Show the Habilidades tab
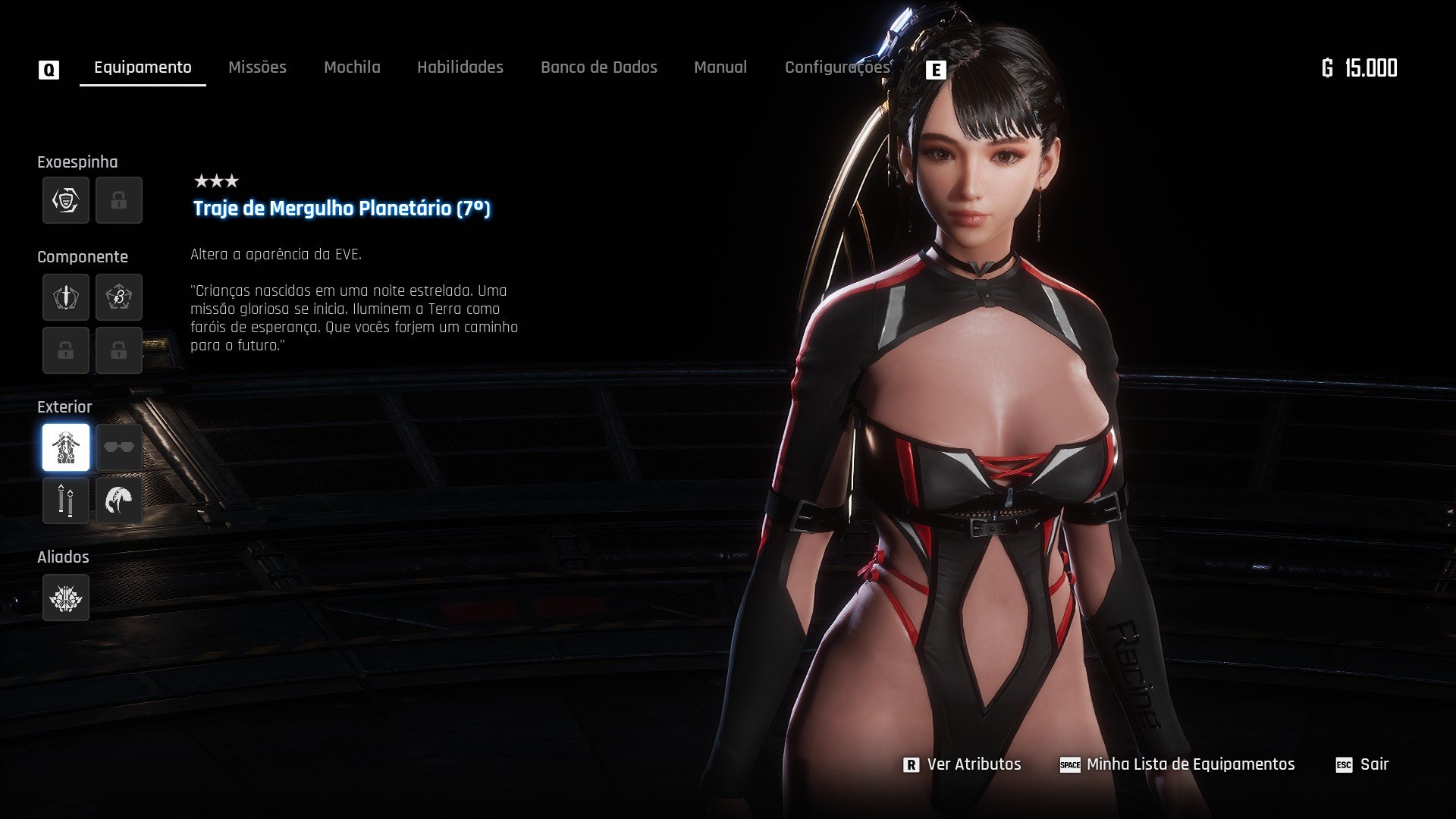 click(x=460, y=67)
